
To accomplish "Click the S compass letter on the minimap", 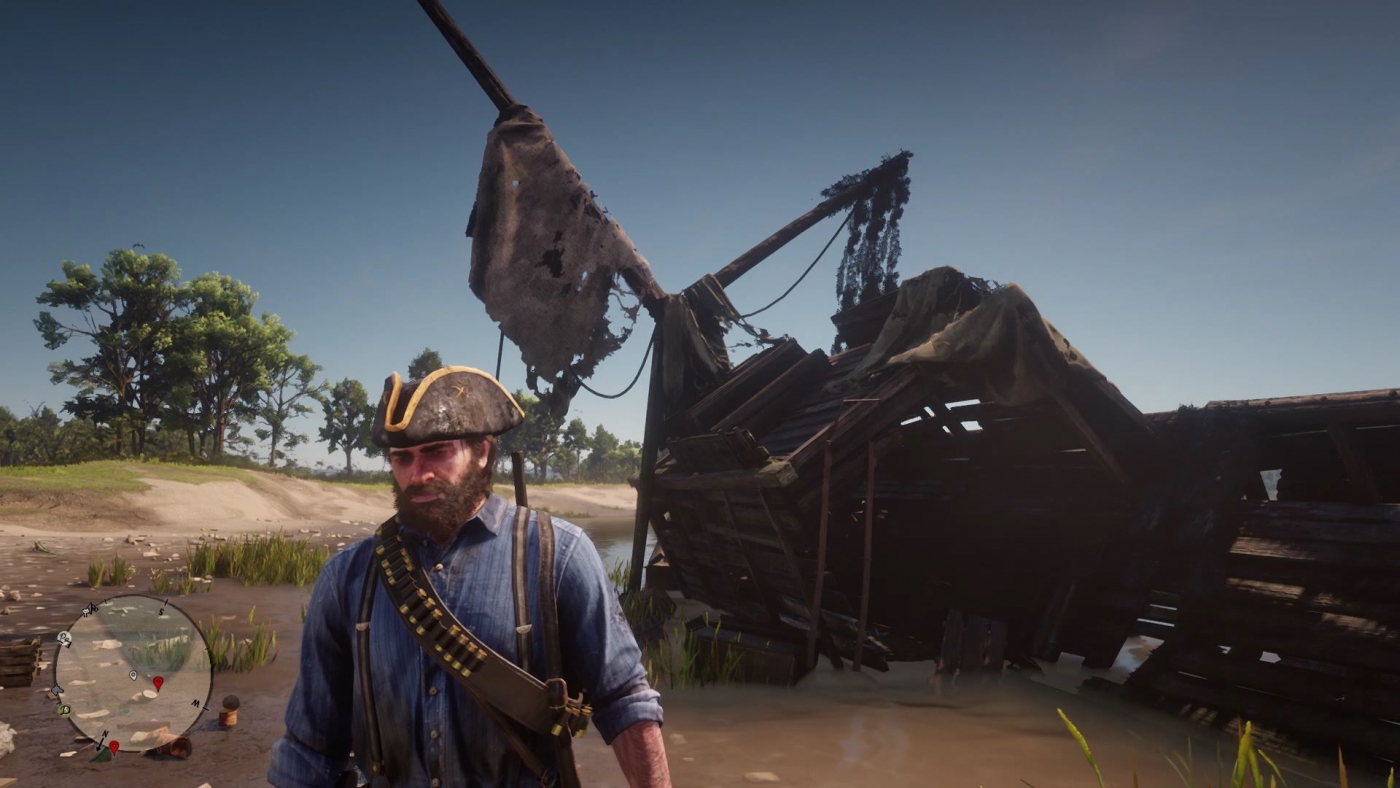I will (x=161, y=612).
